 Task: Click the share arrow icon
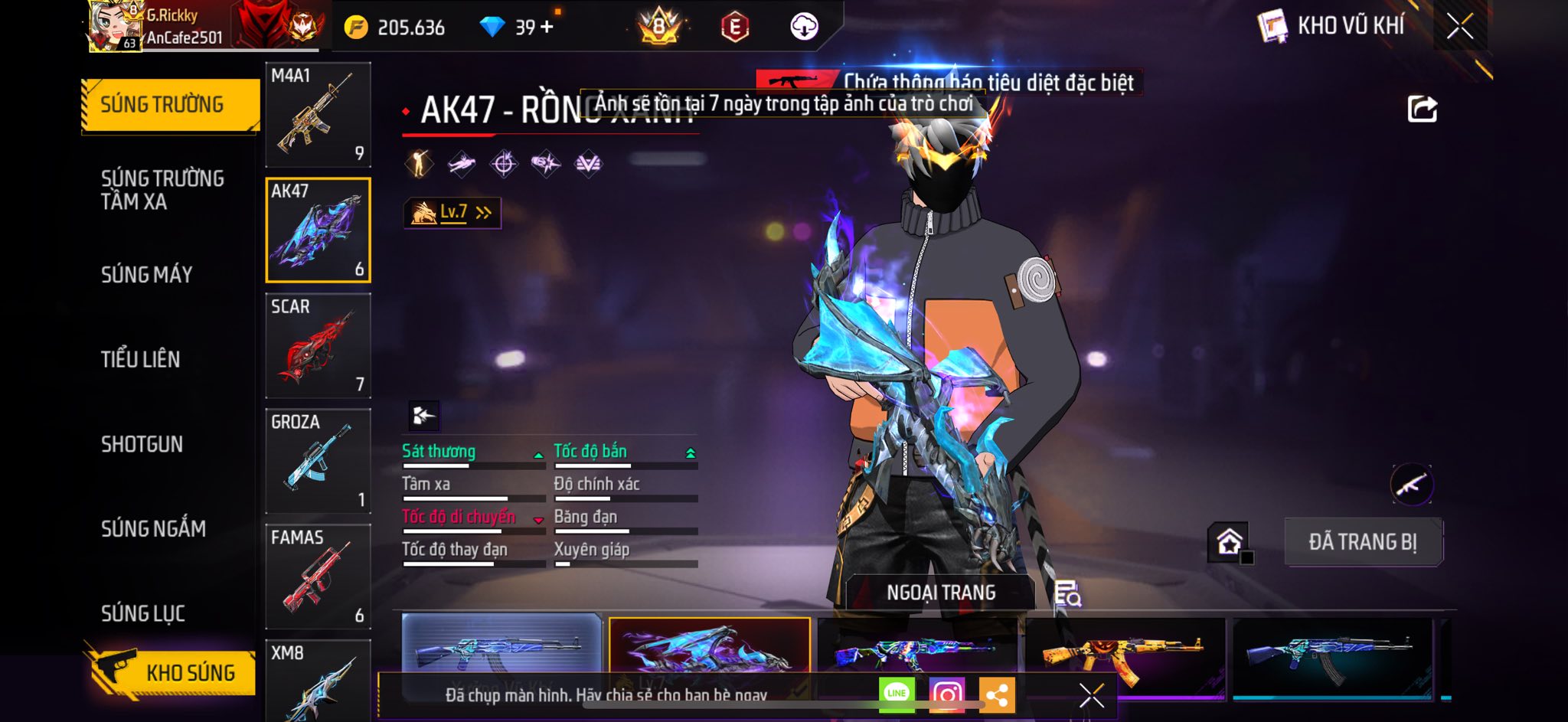click(x=1422, y=109)
